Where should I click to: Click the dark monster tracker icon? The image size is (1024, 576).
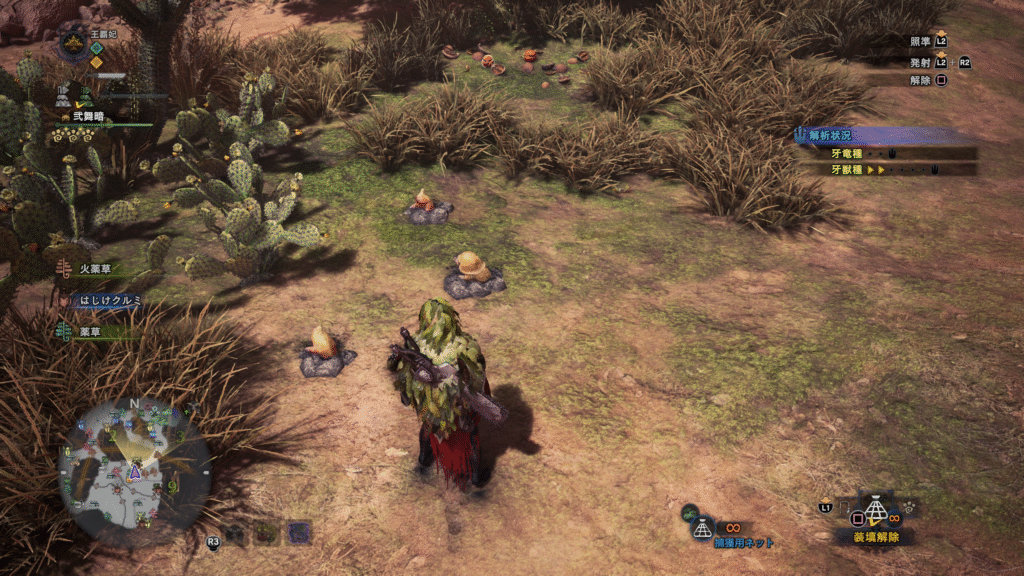point(234,534)
